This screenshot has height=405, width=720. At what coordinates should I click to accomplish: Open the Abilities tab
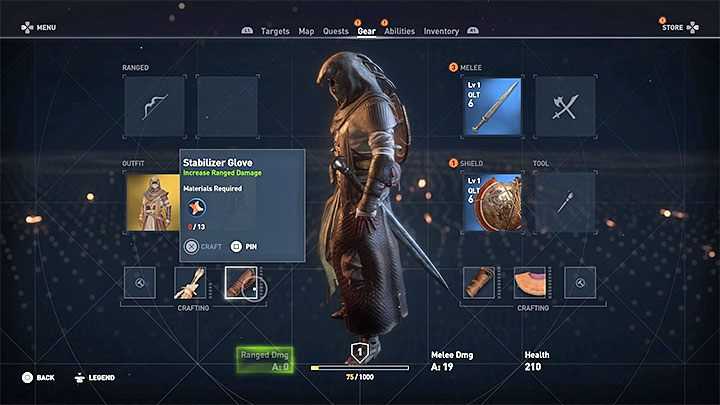coord(399,31)
